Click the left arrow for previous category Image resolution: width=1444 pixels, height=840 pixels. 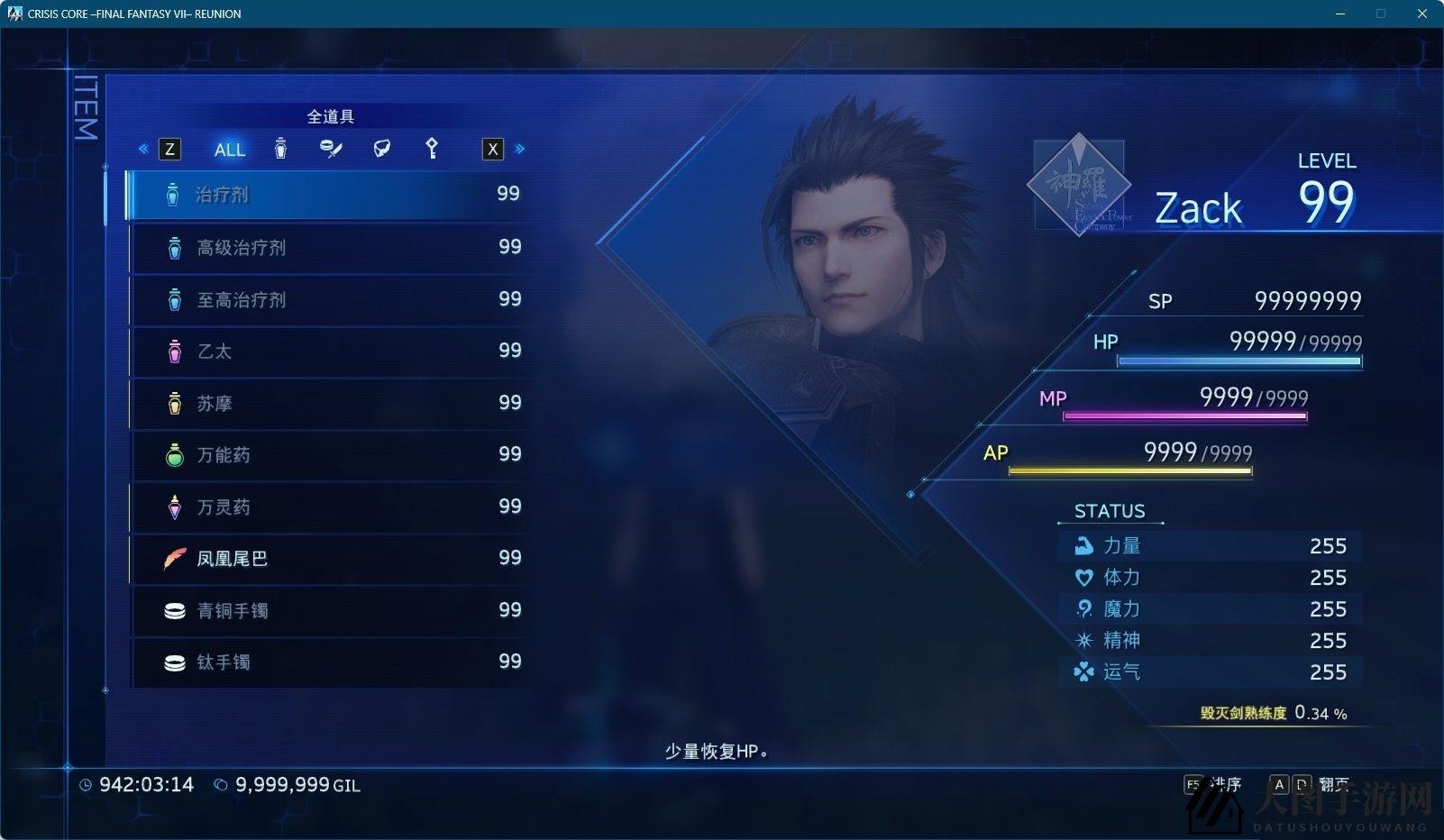143,149
